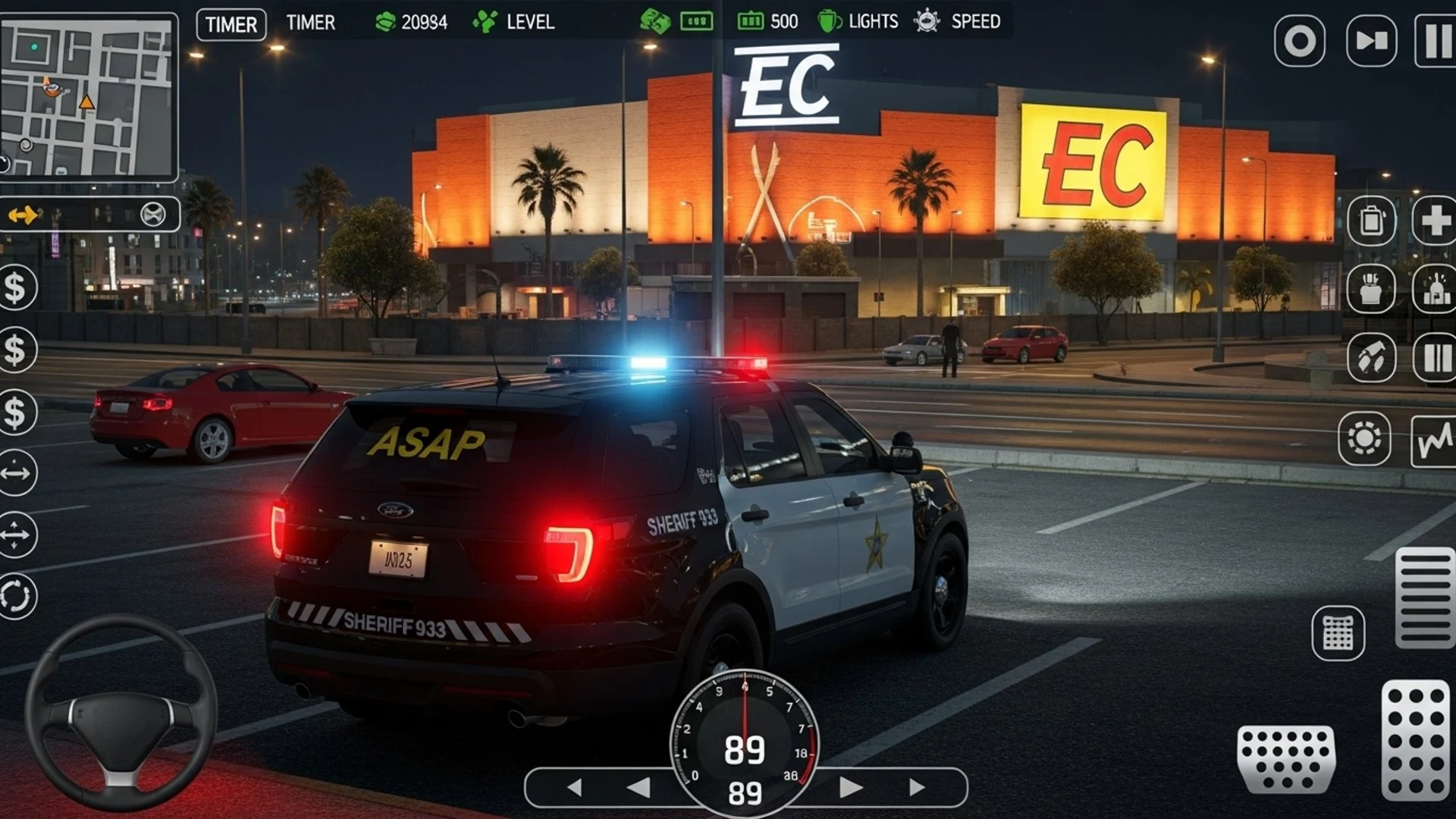This screenshot has width=1456, height=819.
Task: Open the city minimap
Action: 89,97
